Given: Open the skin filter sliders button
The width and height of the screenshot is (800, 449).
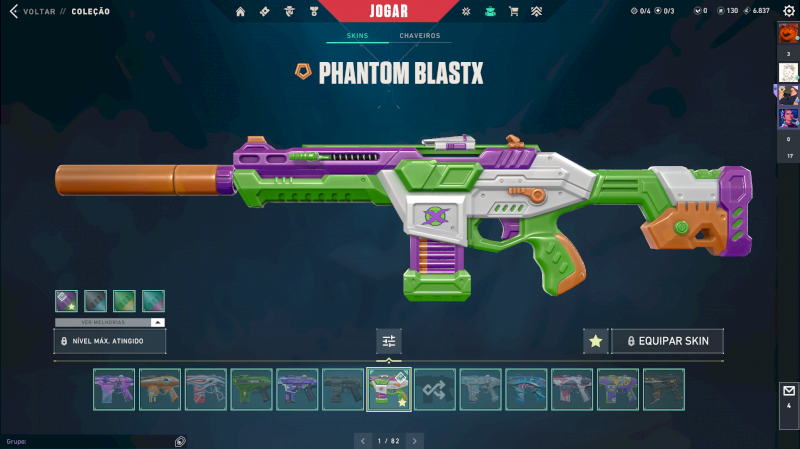Looking at the screenshot, I should 389,341.
